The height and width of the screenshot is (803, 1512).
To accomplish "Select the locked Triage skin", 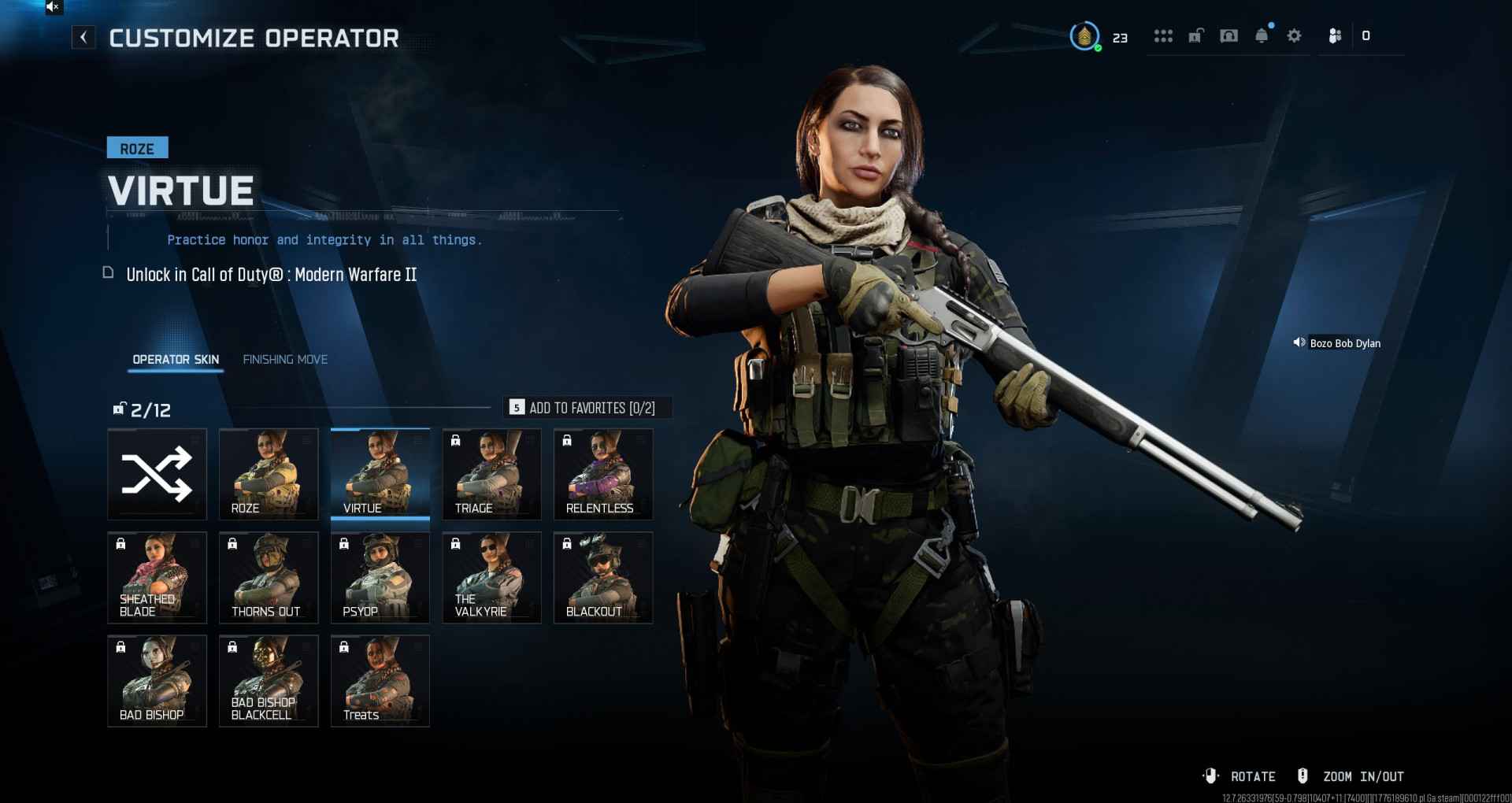I will coord(491,474).
